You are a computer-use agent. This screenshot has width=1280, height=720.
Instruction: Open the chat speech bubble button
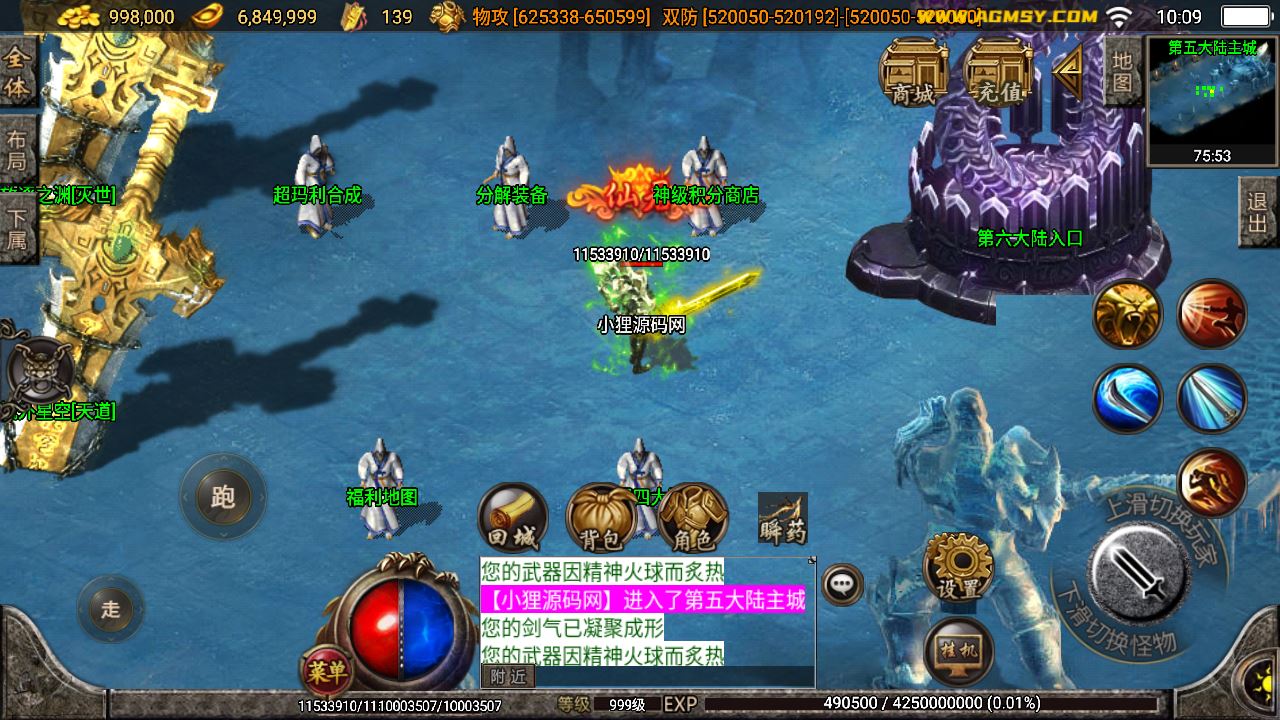tap(843, 584)
